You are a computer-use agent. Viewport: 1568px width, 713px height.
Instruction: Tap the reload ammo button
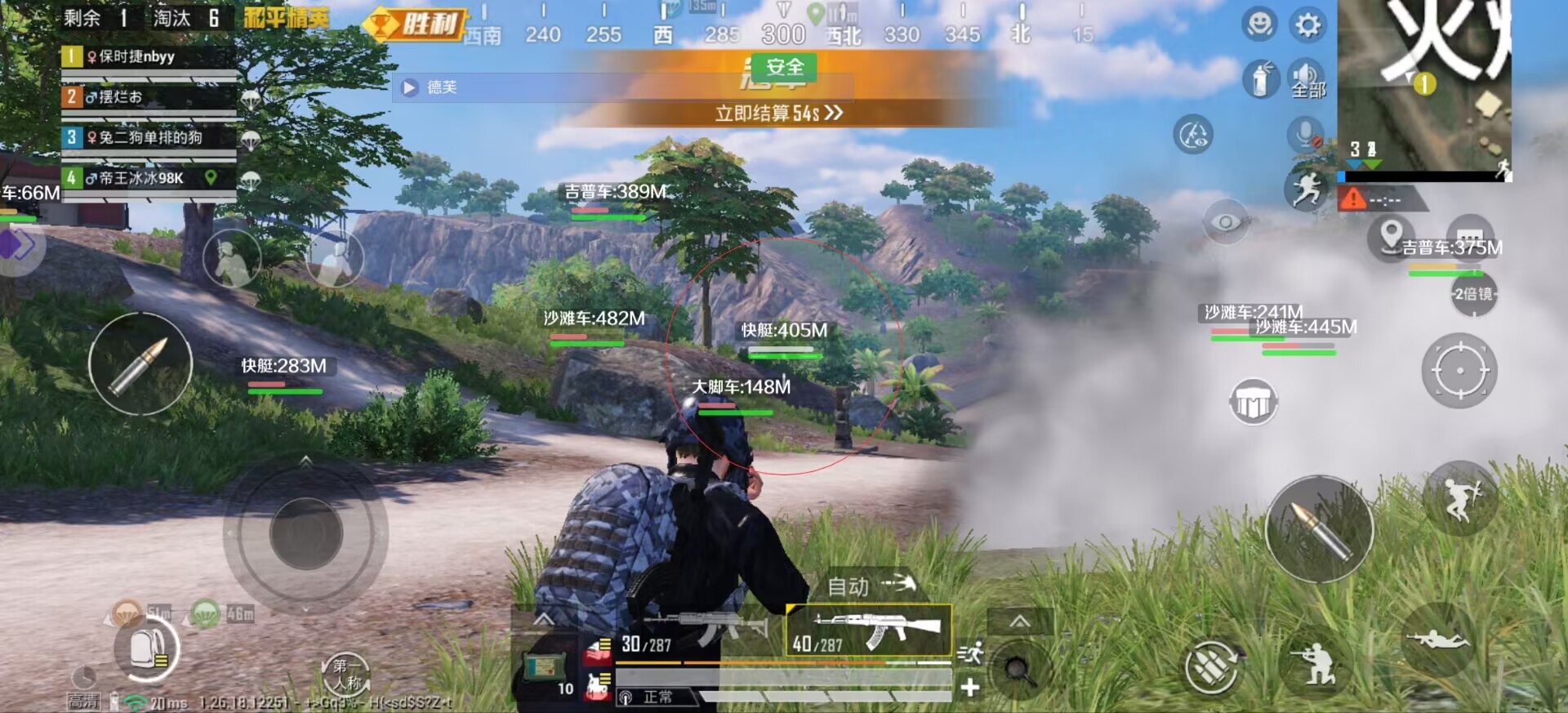1212,667
